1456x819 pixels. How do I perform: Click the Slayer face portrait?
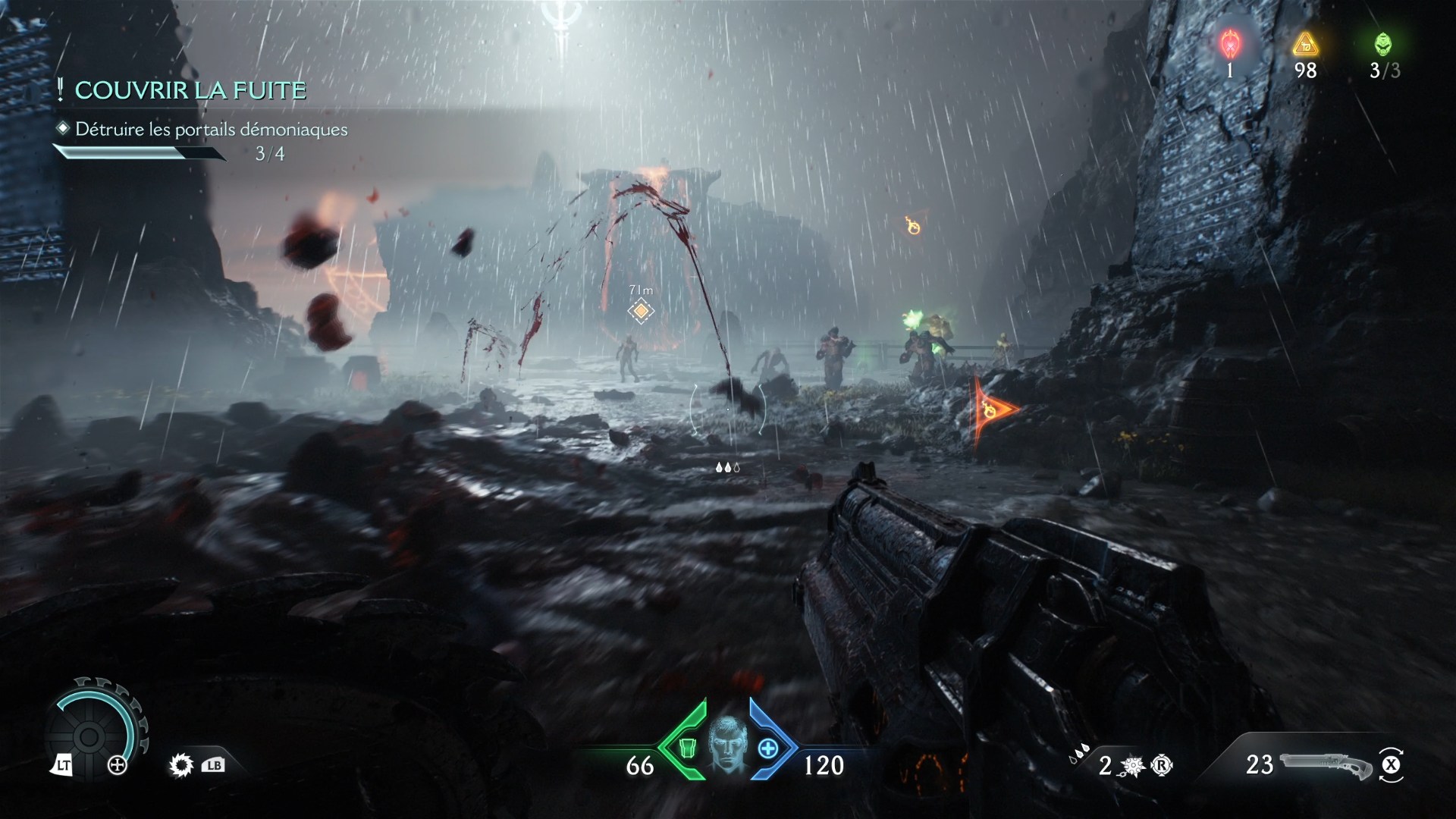(726, 745)
